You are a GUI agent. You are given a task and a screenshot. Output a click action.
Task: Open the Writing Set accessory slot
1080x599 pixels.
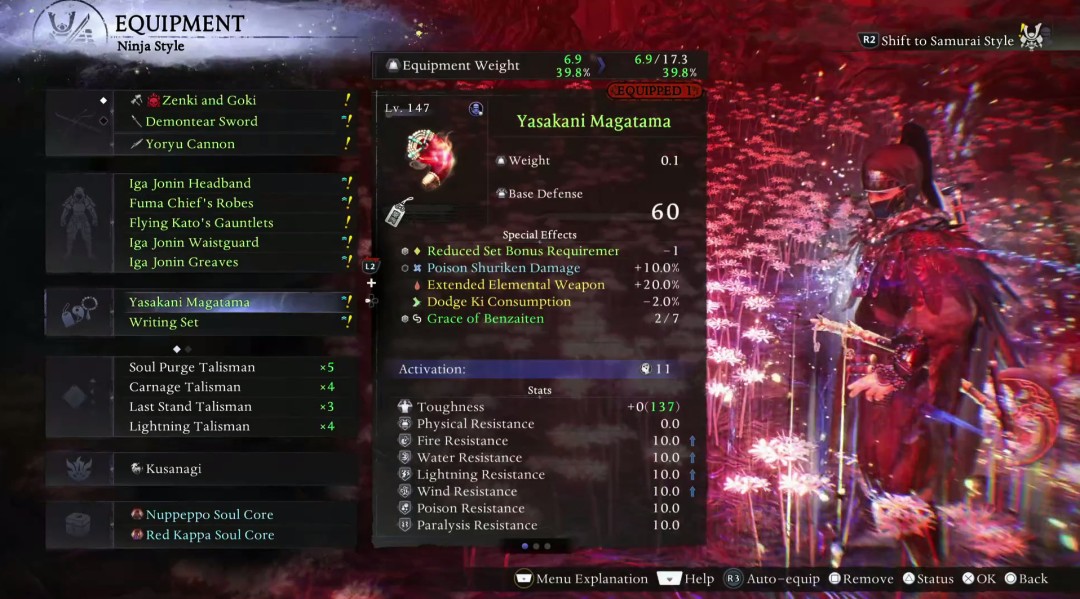point(164,323)
